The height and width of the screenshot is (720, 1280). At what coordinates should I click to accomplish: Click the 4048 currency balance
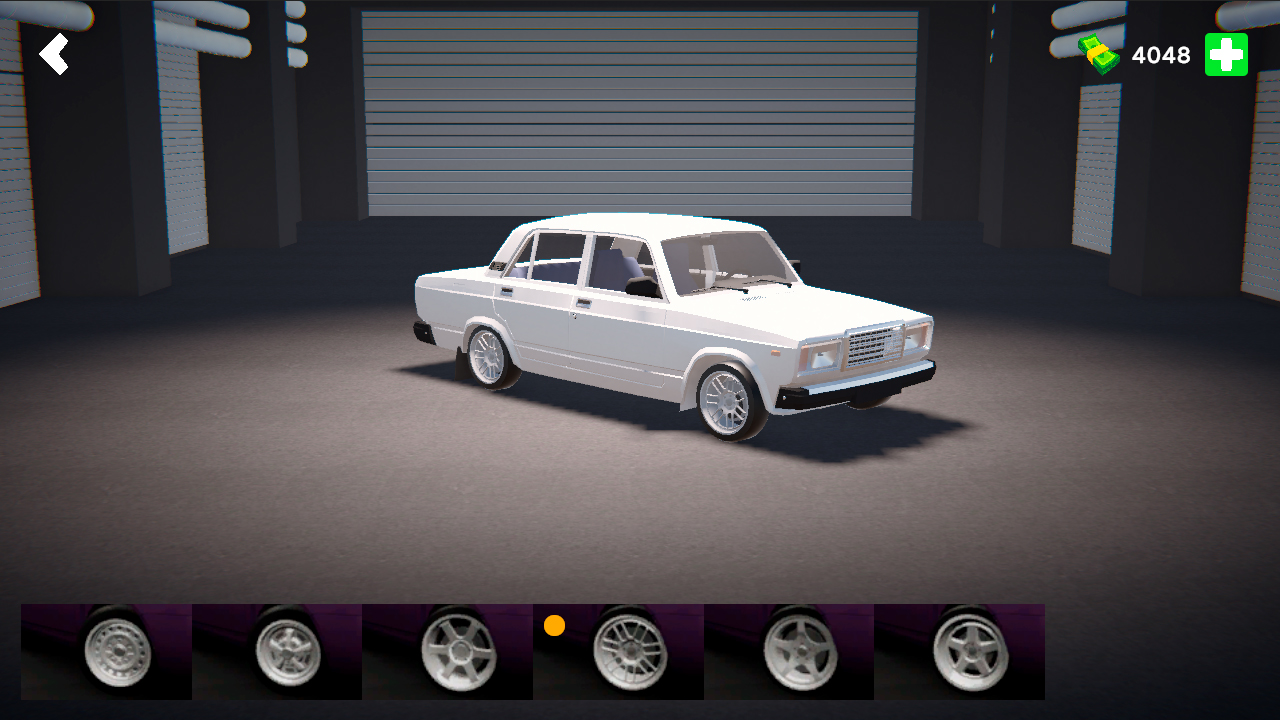click(1161, 55)
